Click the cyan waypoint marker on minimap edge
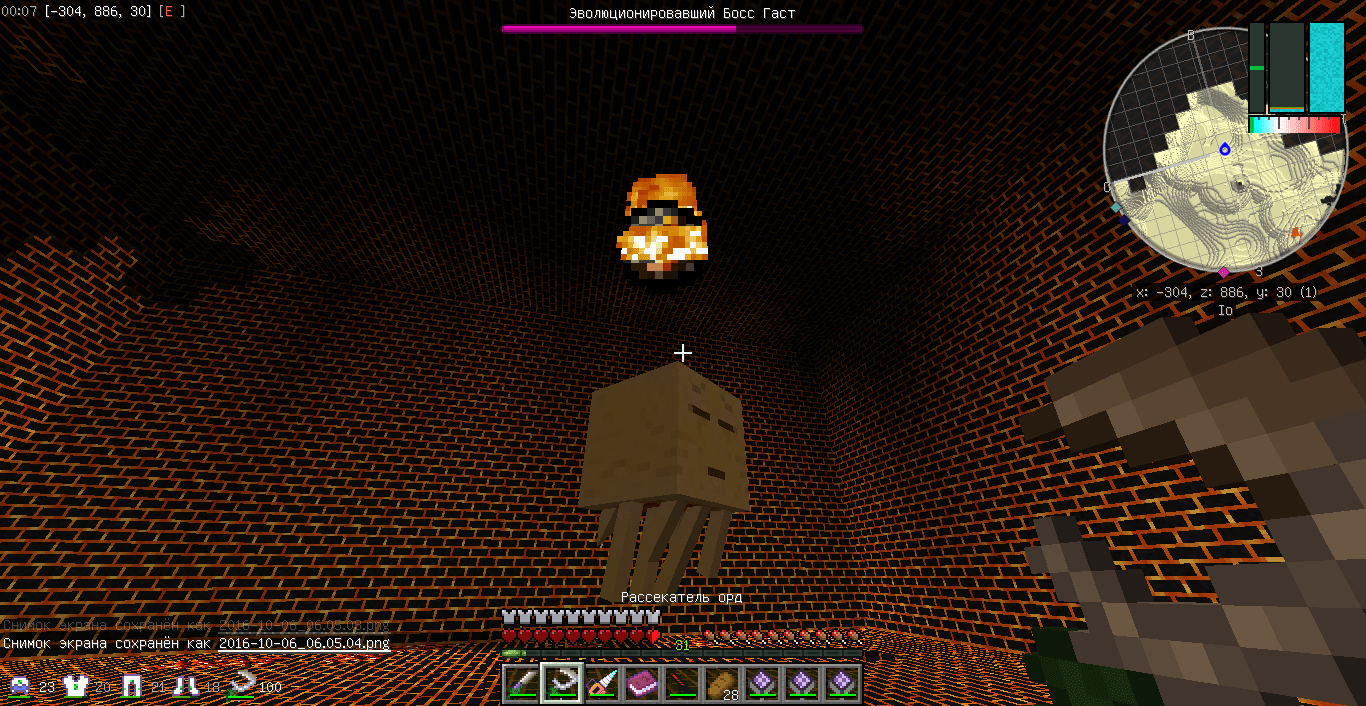 [x=1116, y=207]
